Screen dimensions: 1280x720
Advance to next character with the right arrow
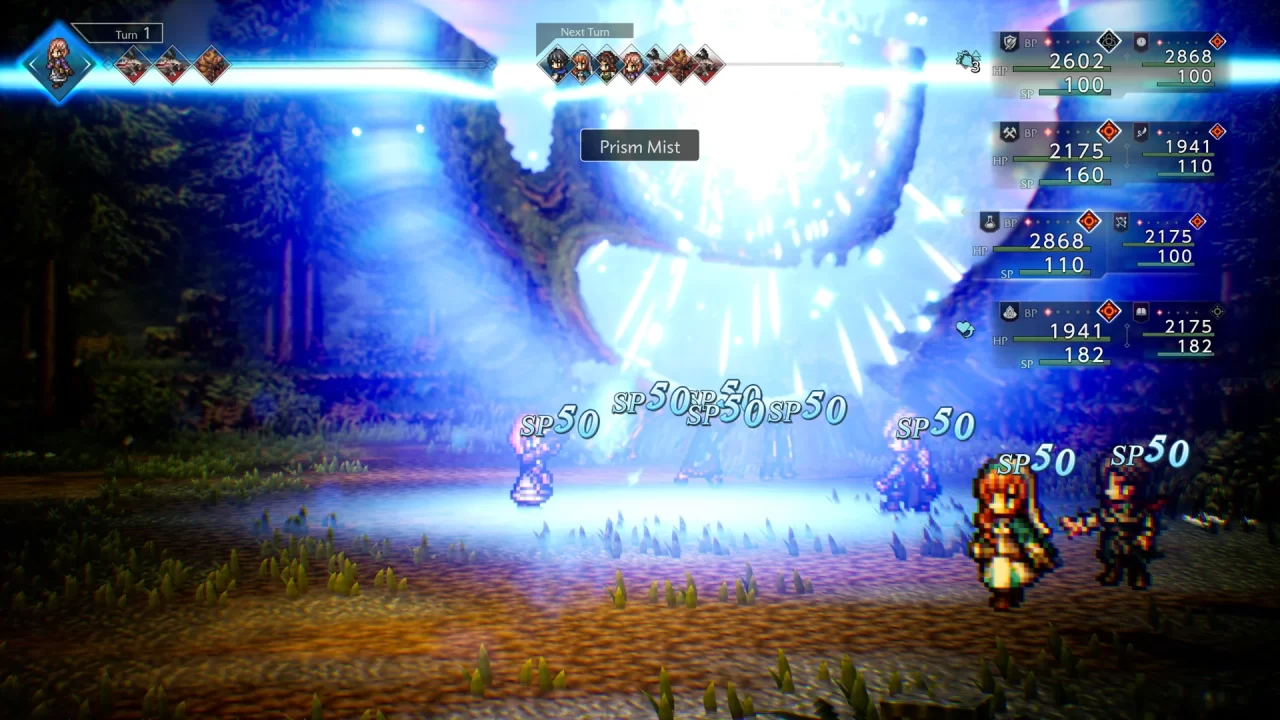tap(88, 63)
